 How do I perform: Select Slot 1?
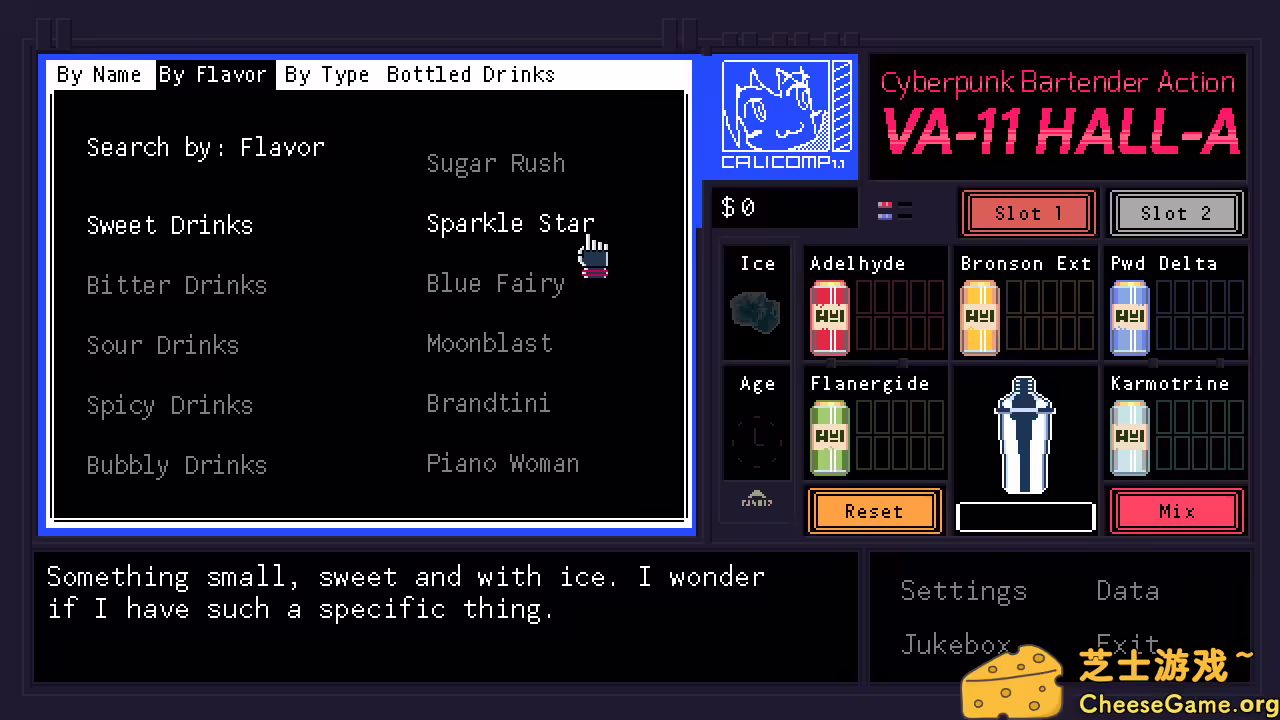click(x=1028, y=213)
